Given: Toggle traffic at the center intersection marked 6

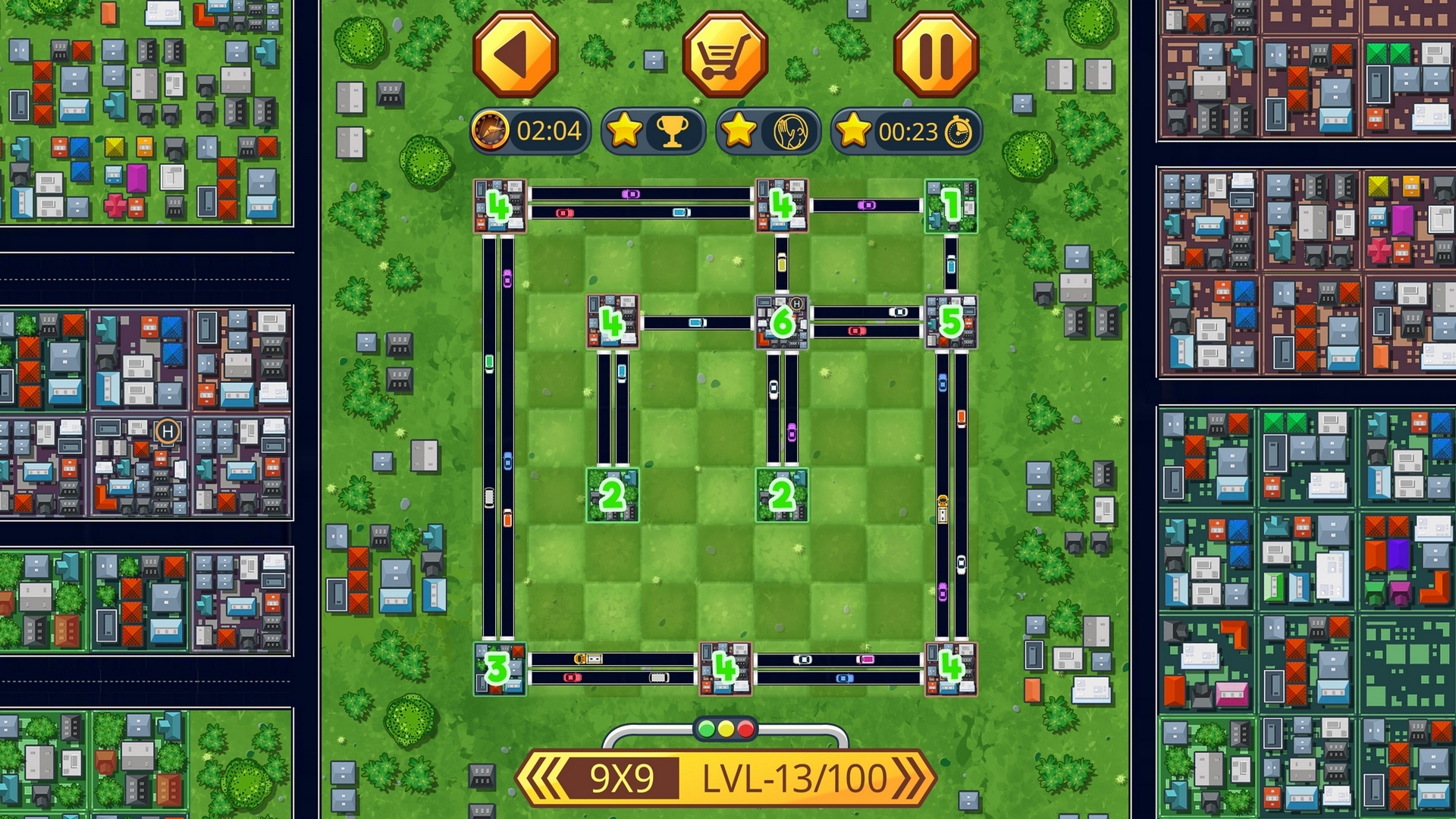Looking at the screenshot, I should 781,322.
